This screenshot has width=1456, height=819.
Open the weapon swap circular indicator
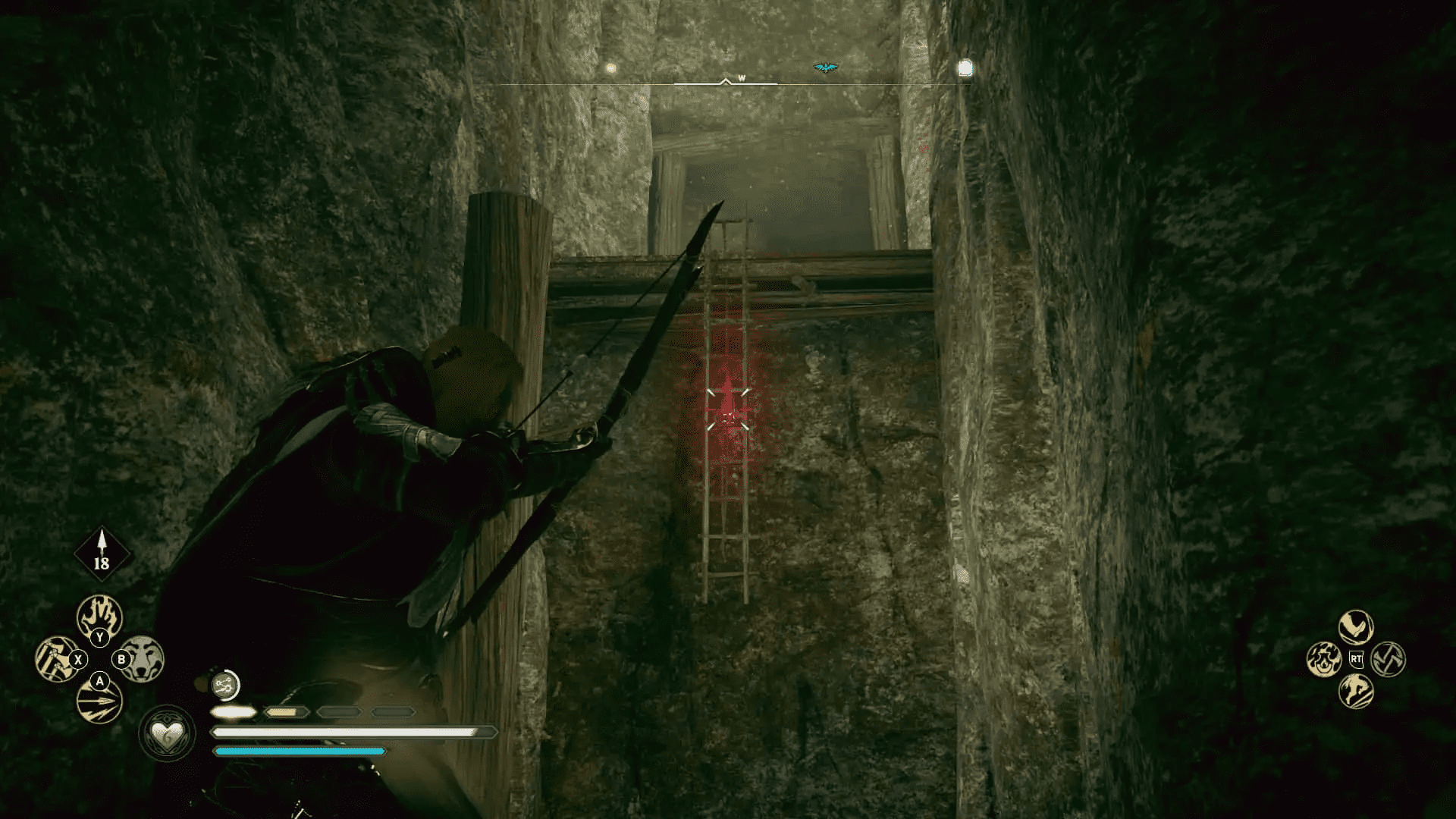(x=224, y=686)
